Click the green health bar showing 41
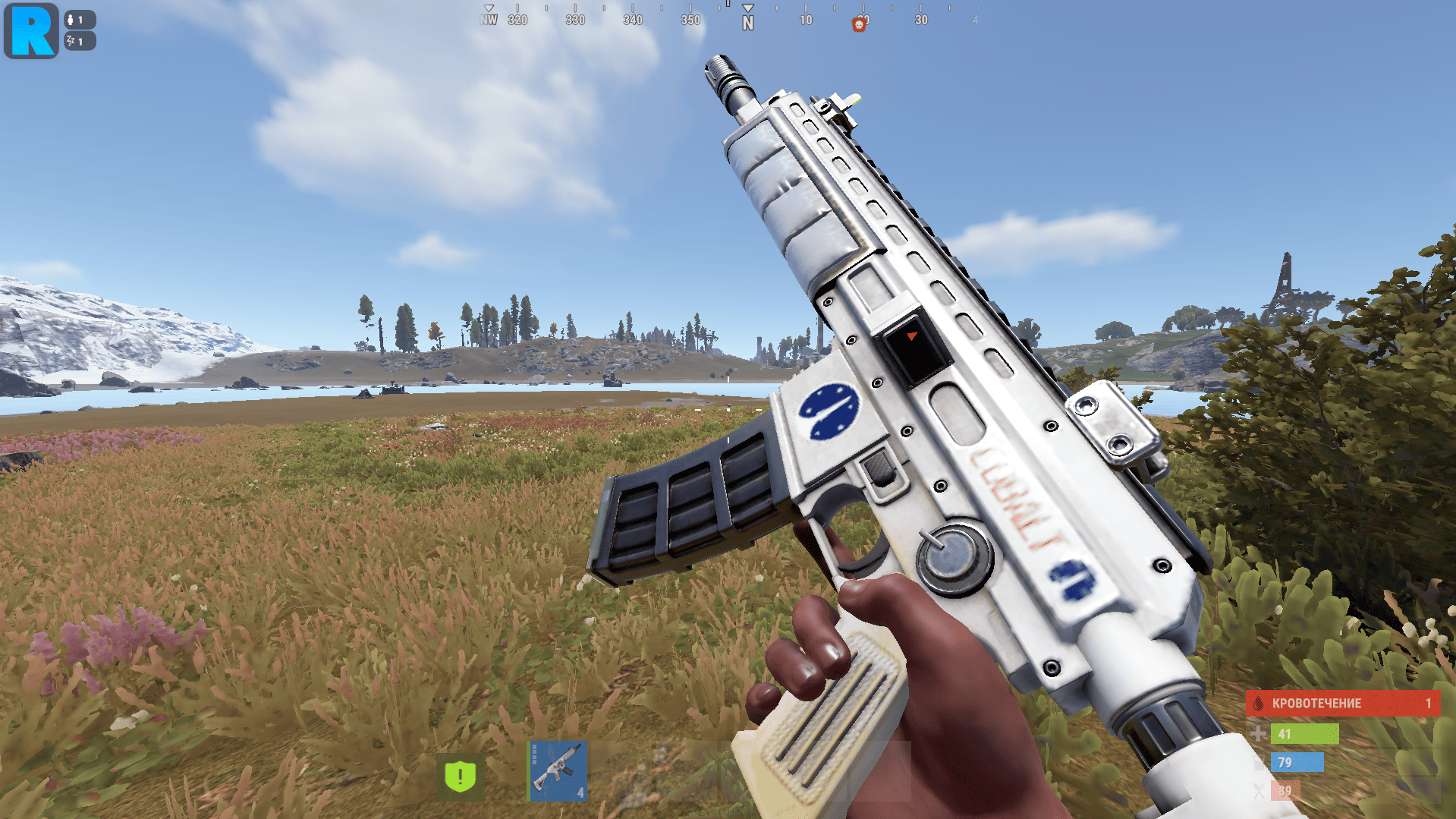The width and height of the screenshot is (1456, 819). click(x=1307, y=734)
